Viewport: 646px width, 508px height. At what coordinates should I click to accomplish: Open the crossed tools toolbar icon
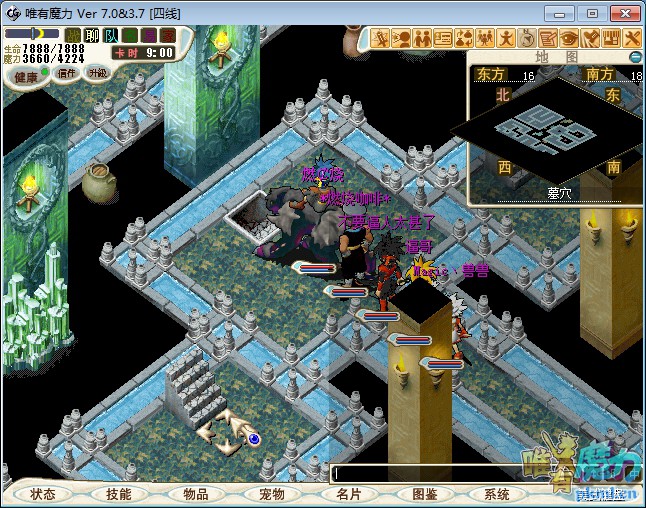pyautogui.click(x=632, y=38)
